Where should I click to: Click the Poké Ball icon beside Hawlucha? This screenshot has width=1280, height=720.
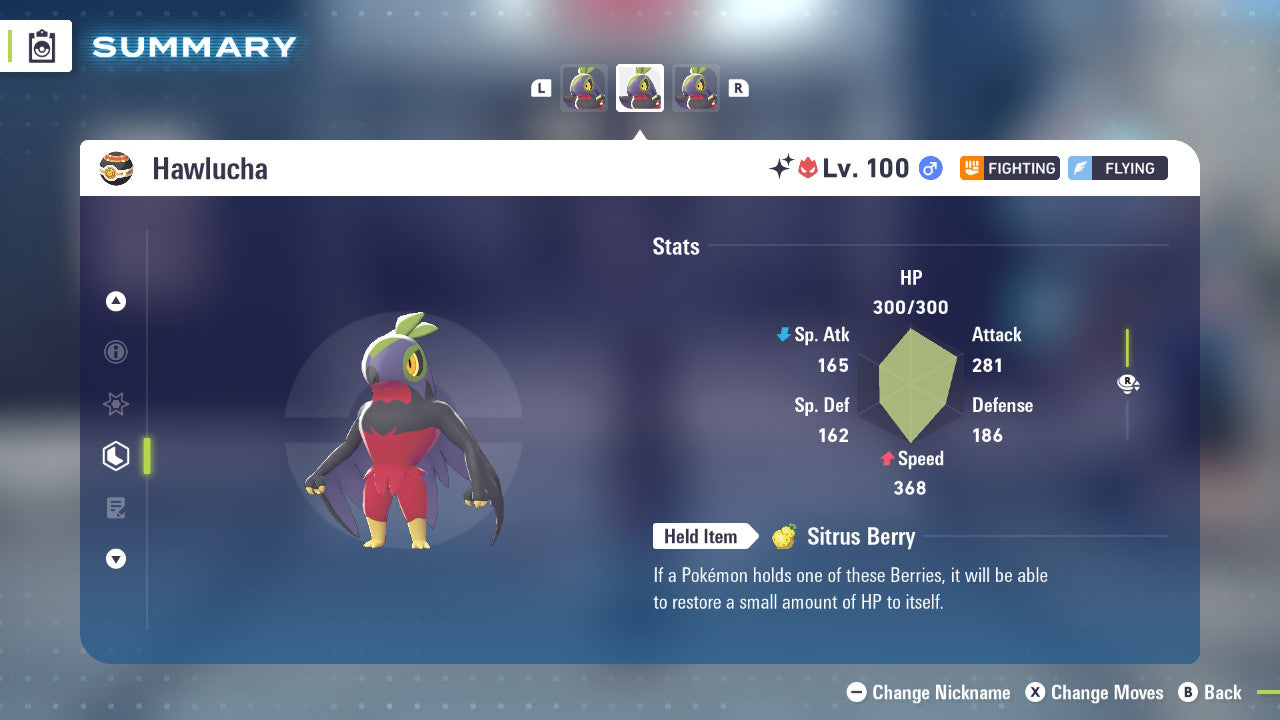[117, 168]
